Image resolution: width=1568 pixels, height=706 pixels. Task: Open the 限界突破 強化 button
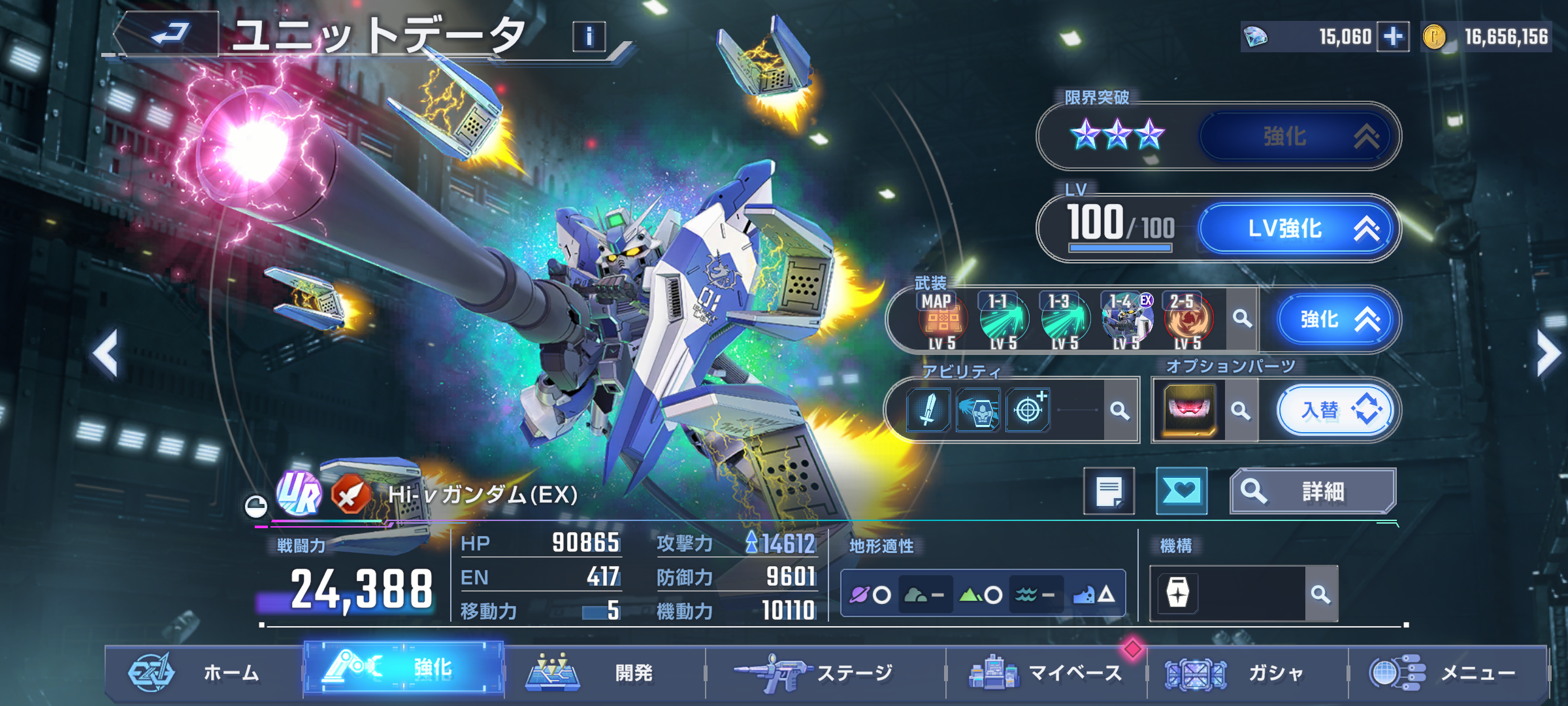coord(1297,137)
